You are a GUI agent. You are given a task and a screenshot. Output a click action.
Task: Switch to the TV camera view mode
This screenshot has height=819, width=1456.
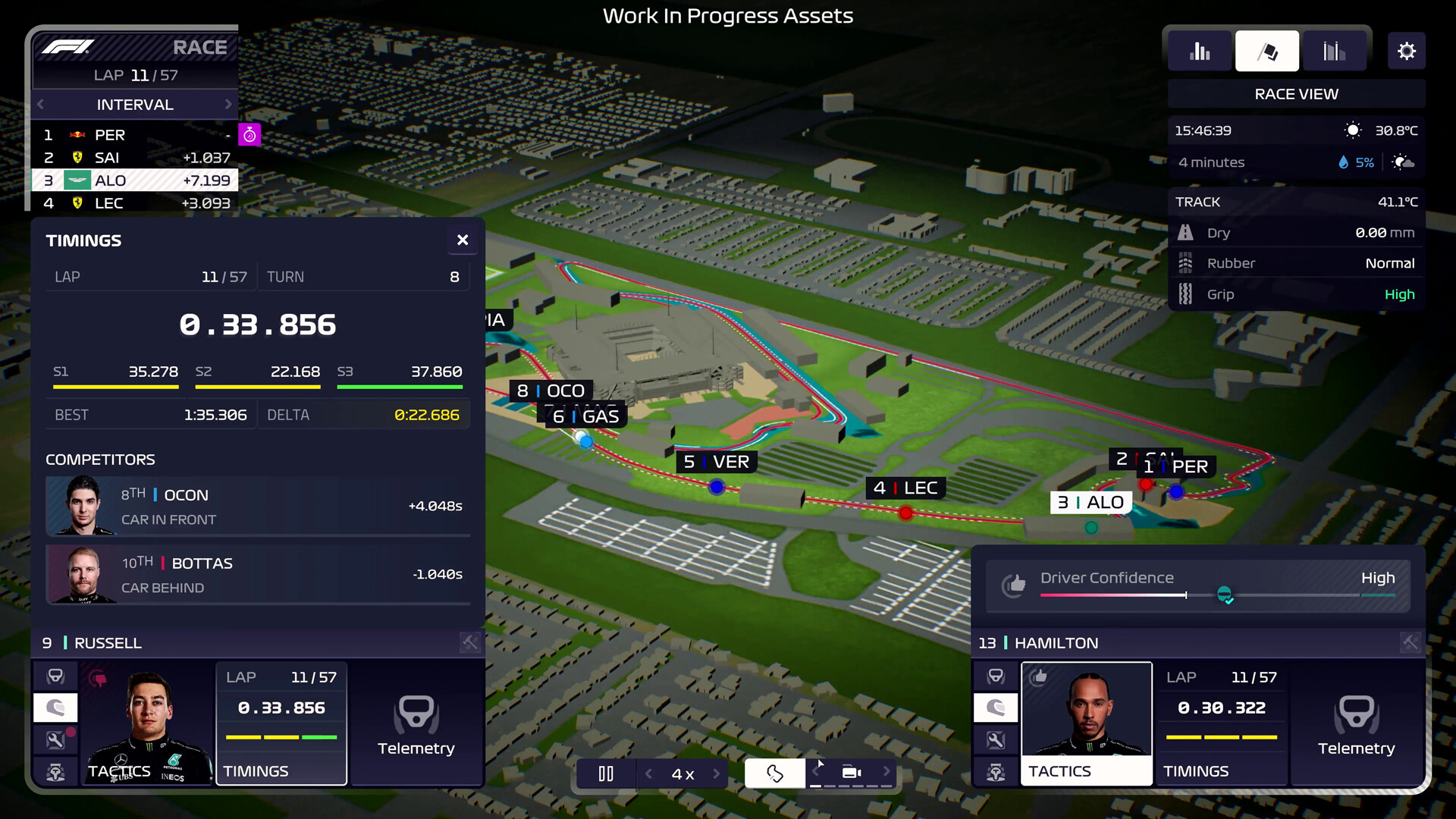click(851, 772)
